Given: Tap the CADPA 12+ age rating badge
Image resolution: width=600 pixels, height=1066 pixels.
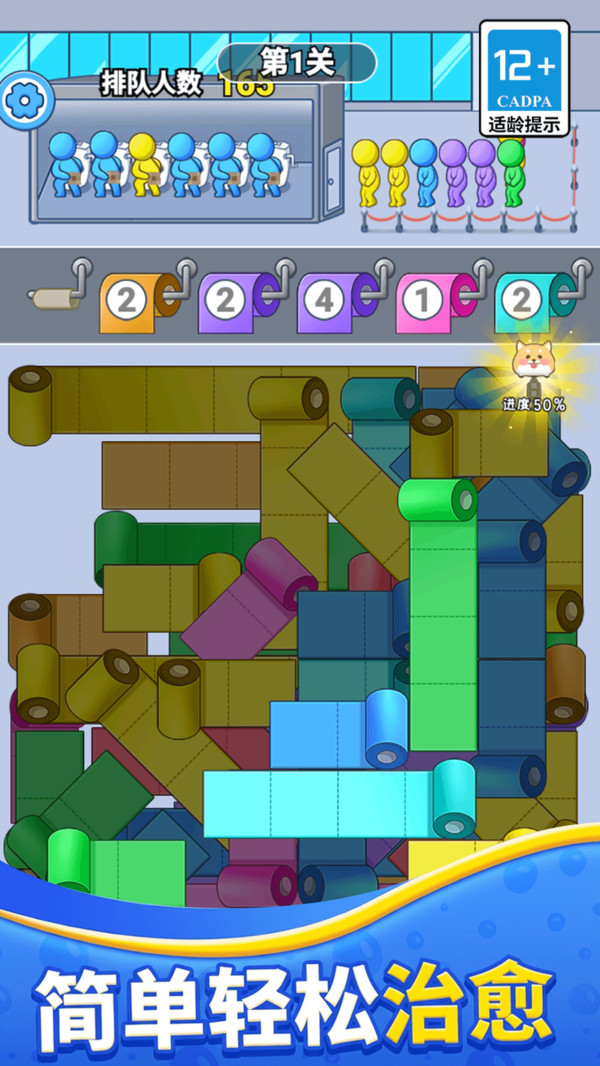Looking at the screenshot, I should tap(524, 79).
